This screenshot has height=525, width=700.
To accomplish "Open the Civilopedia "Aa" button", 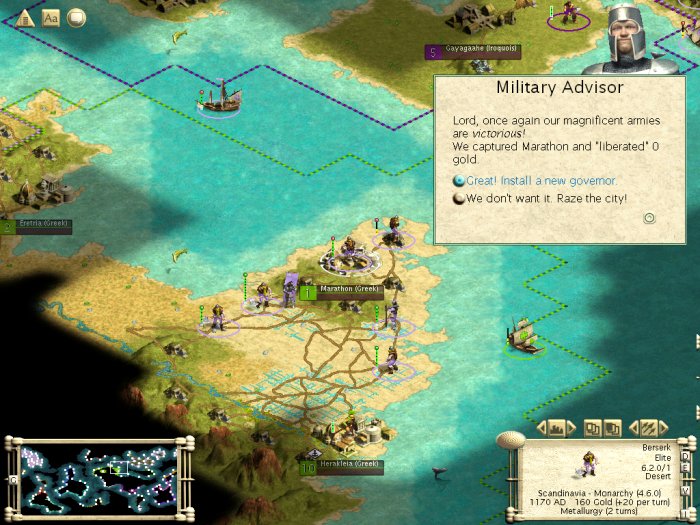I will click(x=51, y=17).
